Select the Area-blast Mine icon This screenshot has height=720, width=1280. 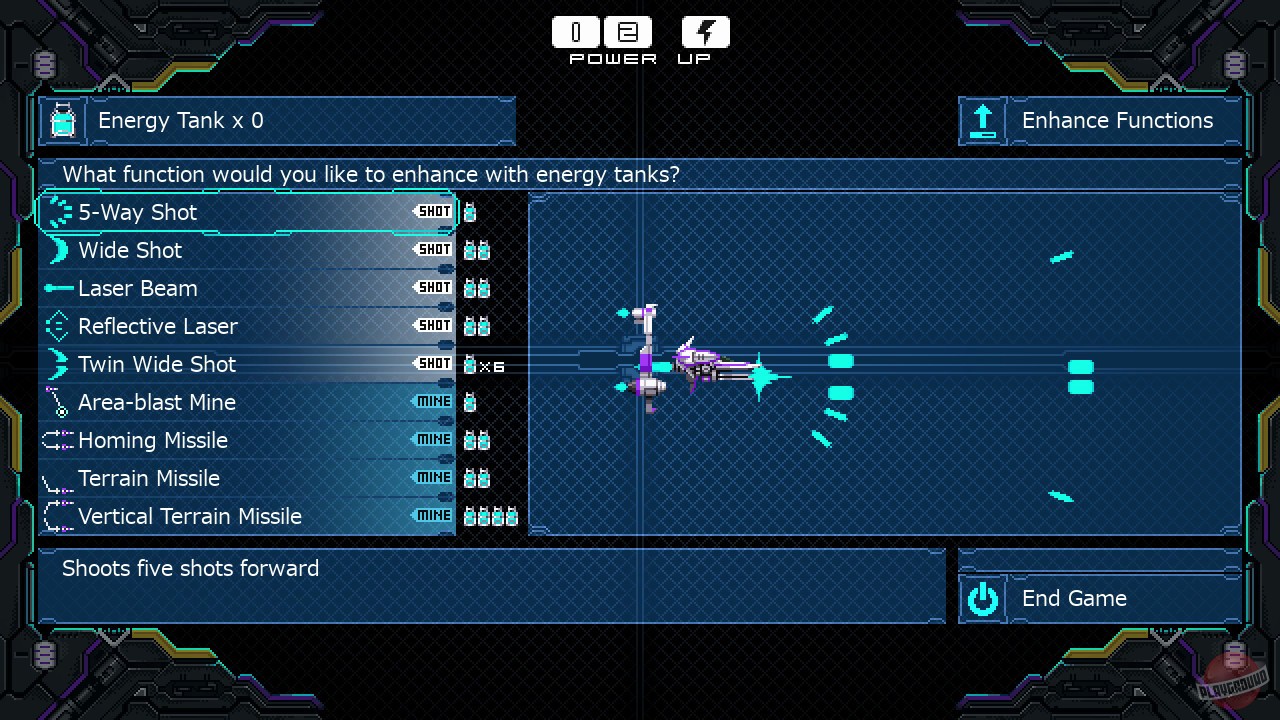58,402
